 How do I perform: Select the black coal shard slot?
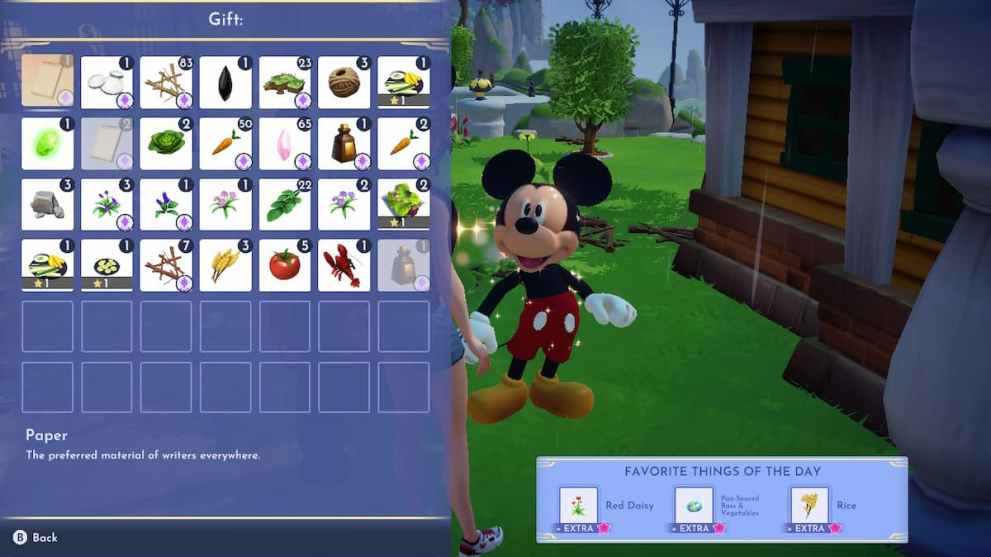tap(225, 82)
